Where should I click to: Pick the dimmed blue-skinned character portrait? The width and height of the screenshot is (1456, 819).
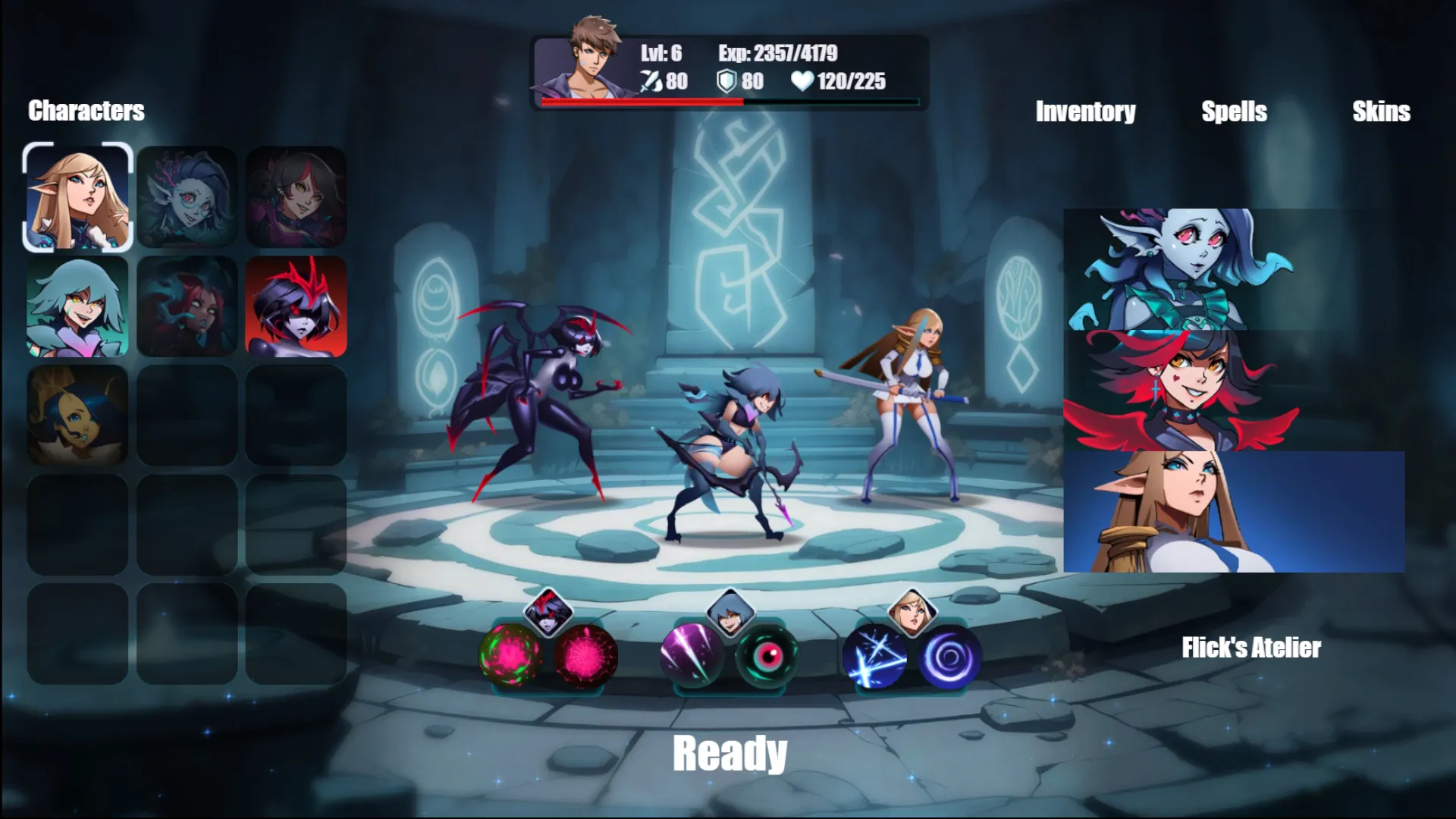[x=187, y=197]
